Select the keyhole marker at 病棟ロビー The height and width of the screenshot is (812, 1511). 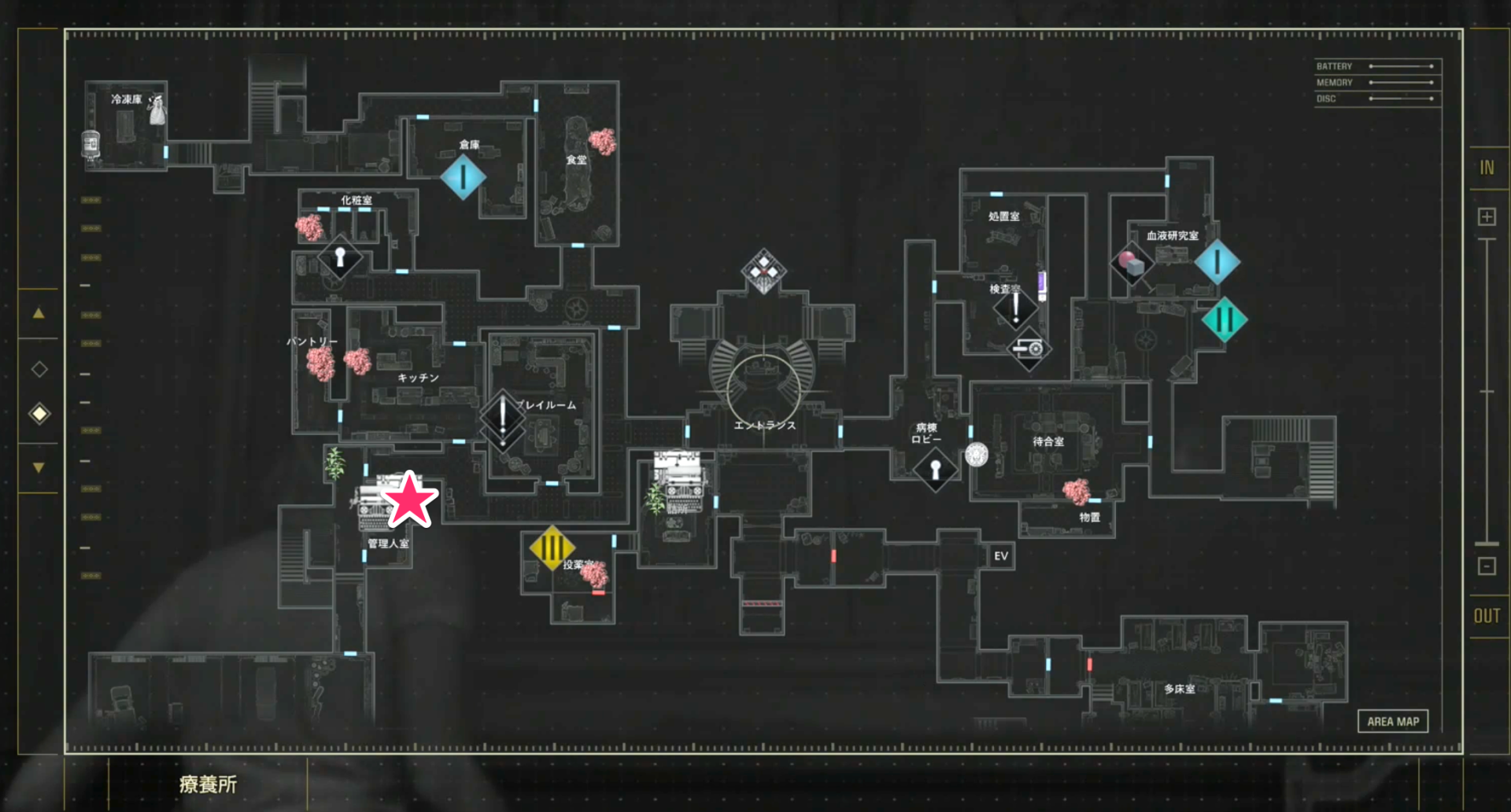coord(935,470)
